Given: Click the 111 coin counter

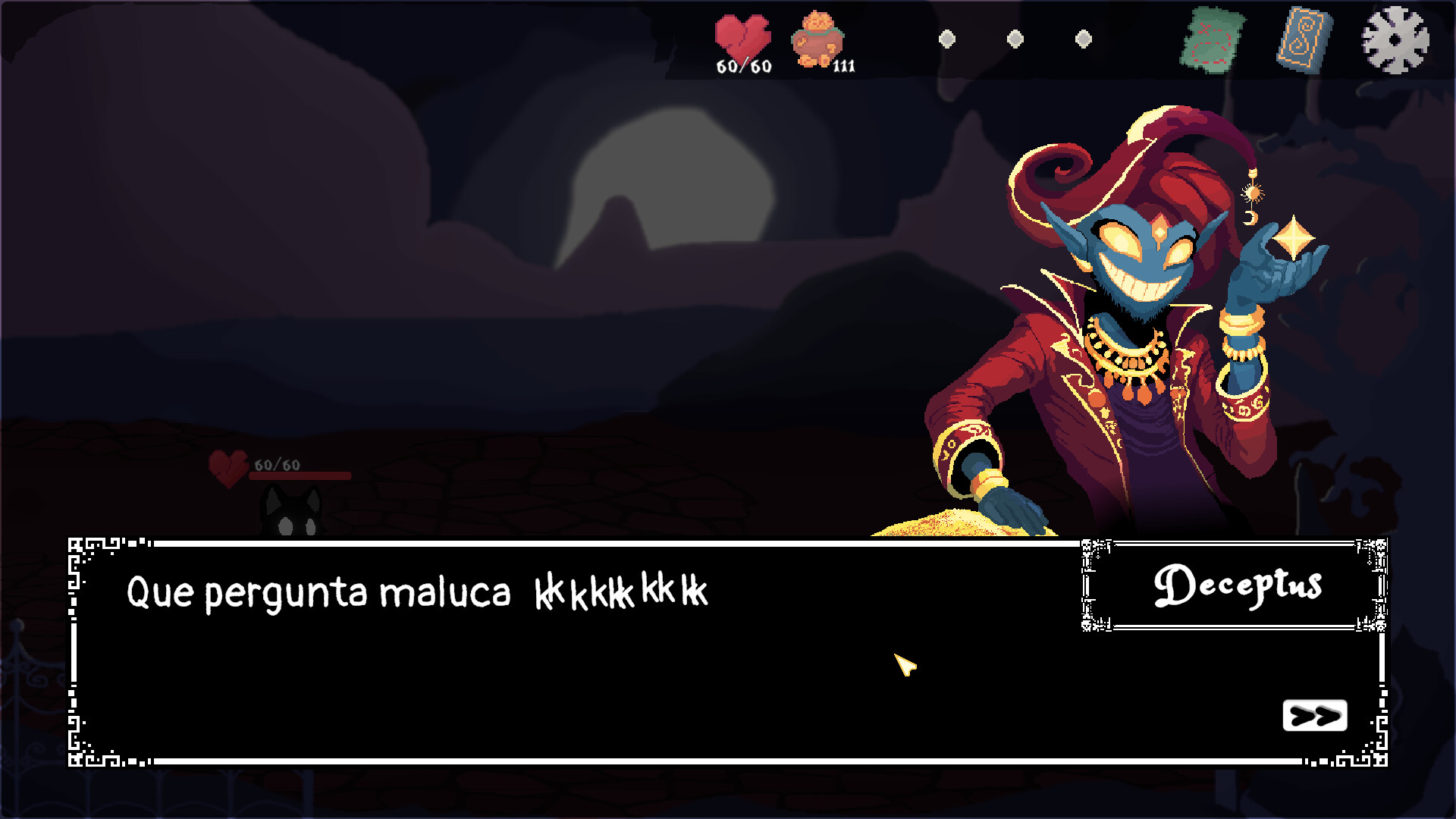Looking at the screenshot, I should [x=846, y=68].
